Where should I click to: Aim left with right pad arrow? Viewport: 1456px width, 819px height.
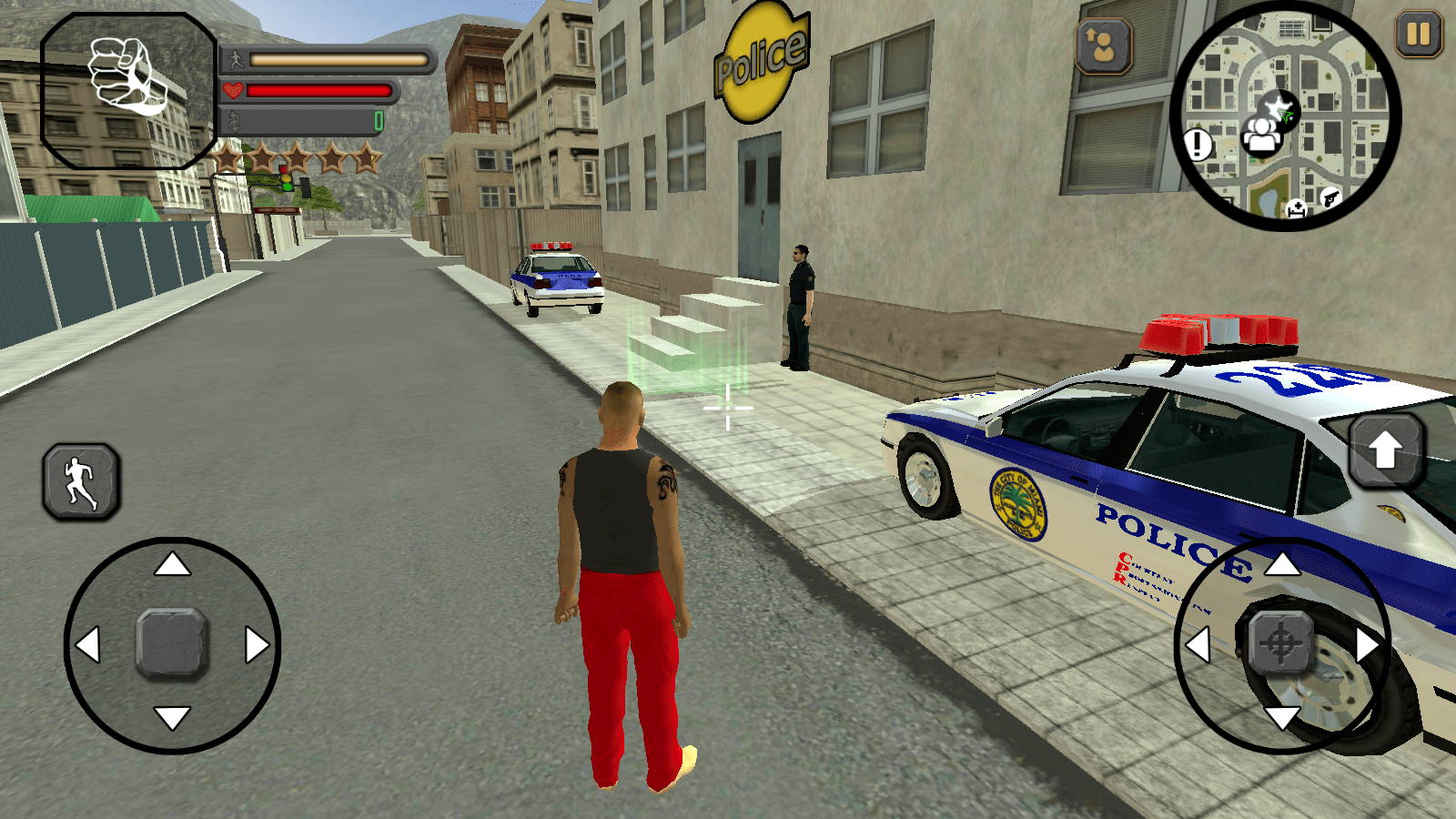(1198, 644)
